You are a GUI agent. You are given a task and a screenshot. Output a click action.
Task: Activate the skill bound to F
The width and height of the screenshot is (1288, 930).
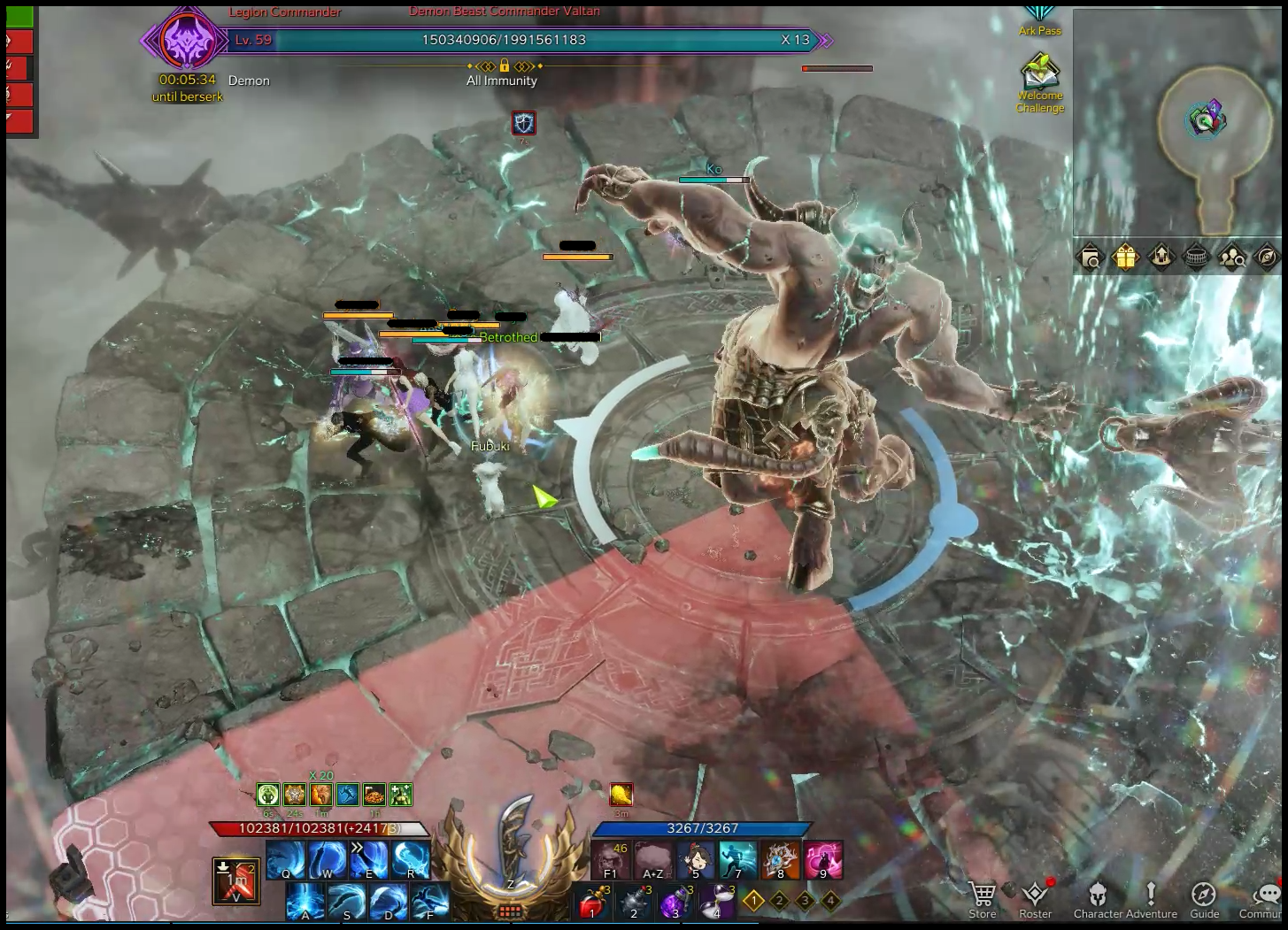point(430,902)
